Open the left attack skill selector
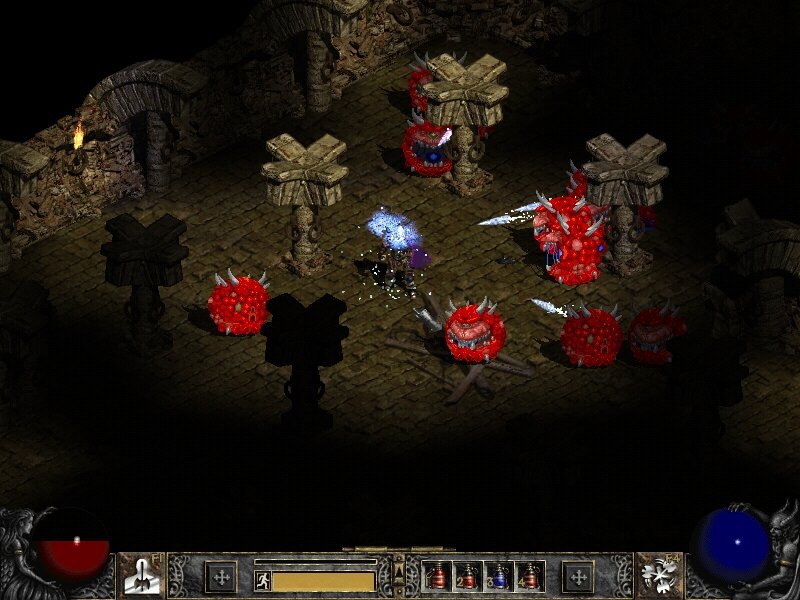The height and width of the screenshot is (600, 800). pos(141,575)
